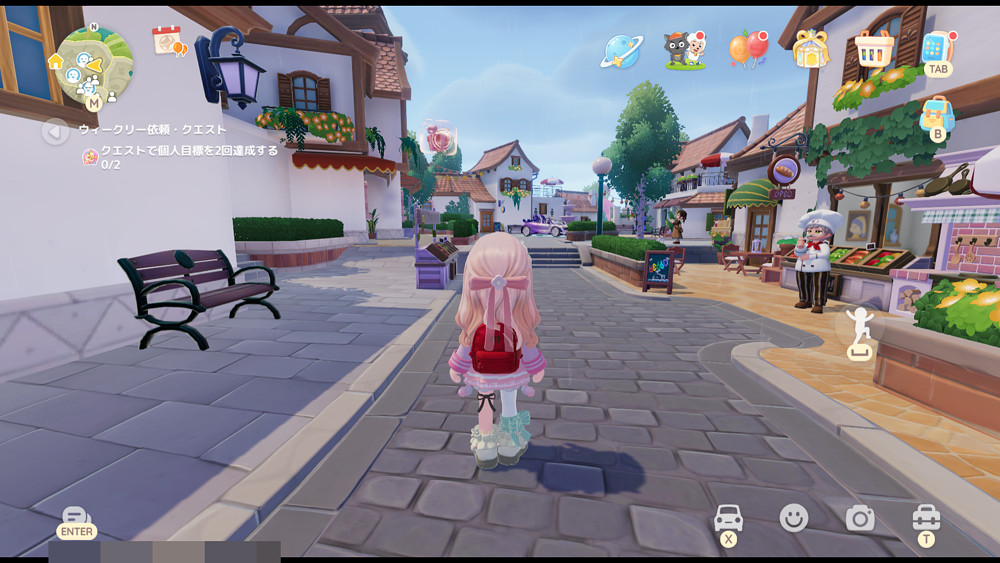
Task: Open the calendar events icon
Action: (x=168, y=40)
